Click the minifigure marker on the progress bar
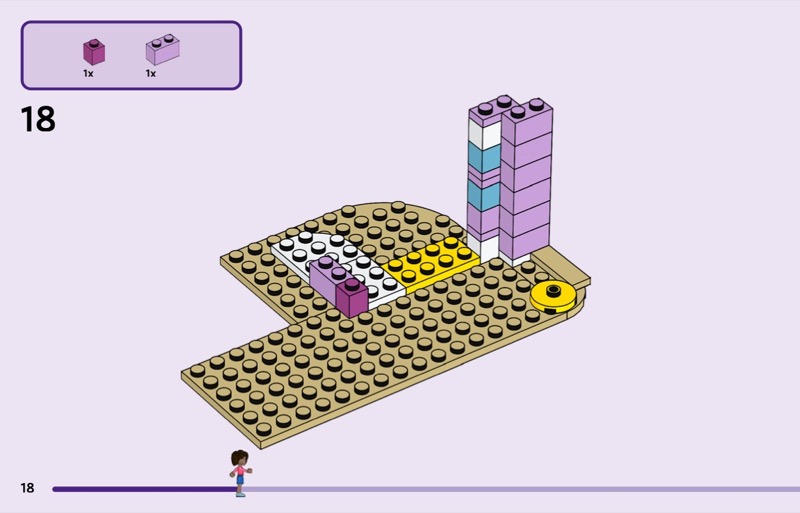Screen dimensions: 800x513 pos(240,473)
